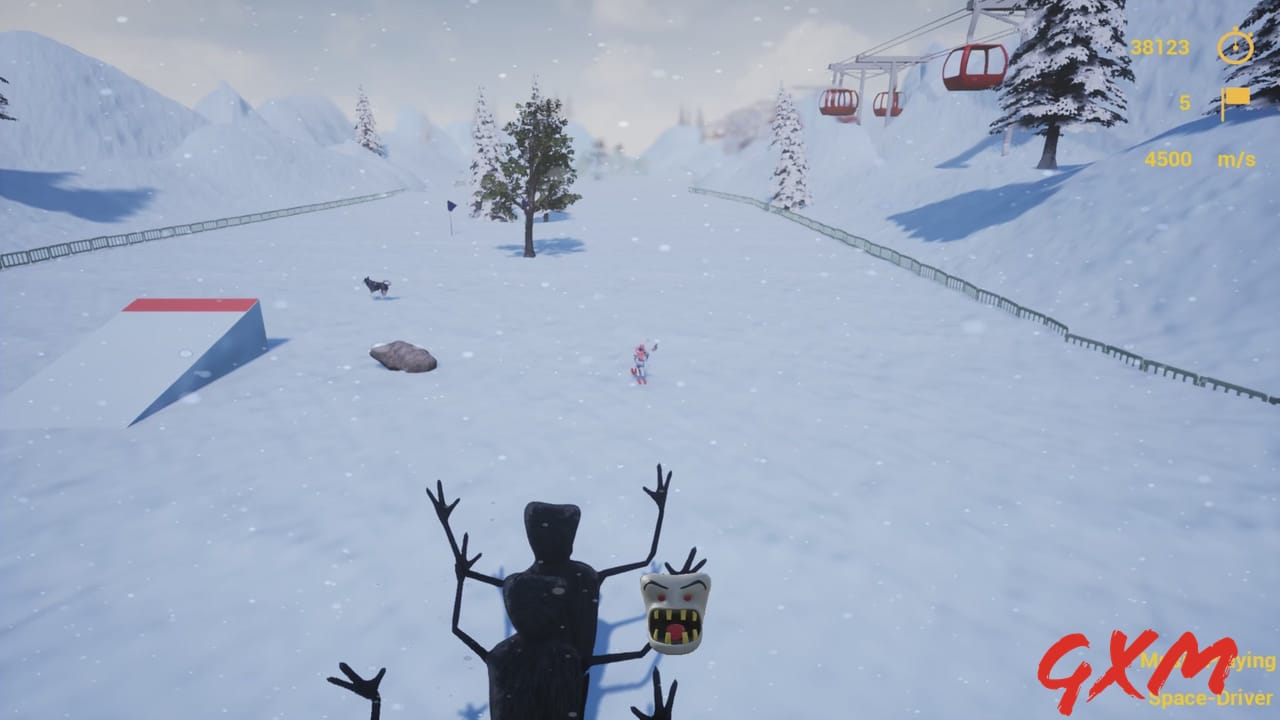Select the husky dog on the slope
The width and height of the screenshot is (1280, 720).
[375, 285]
